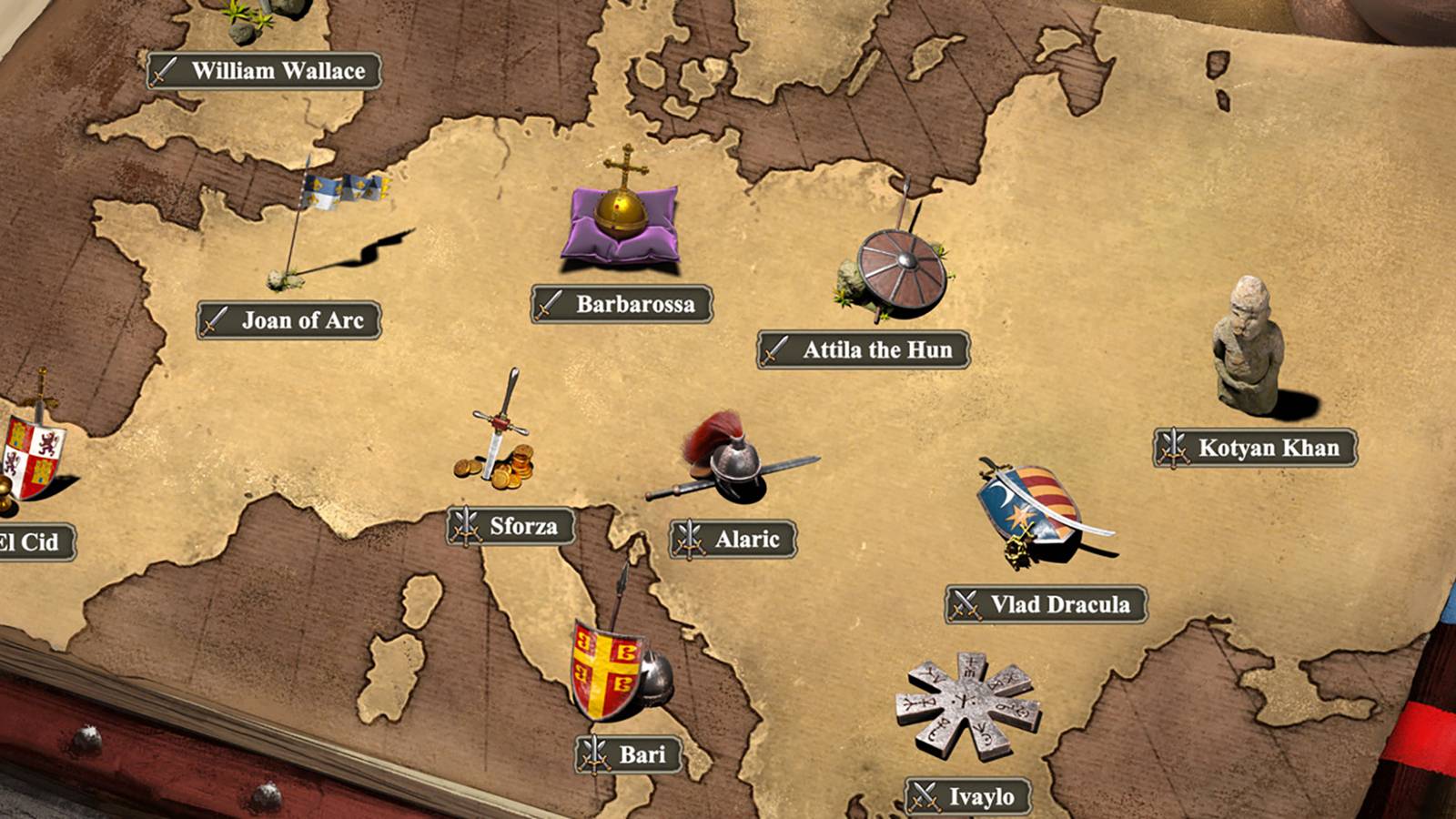Click Joan of Arc's fleur-de-lis flag
This screenshot has height=819, width=1456.
(341, 191)
